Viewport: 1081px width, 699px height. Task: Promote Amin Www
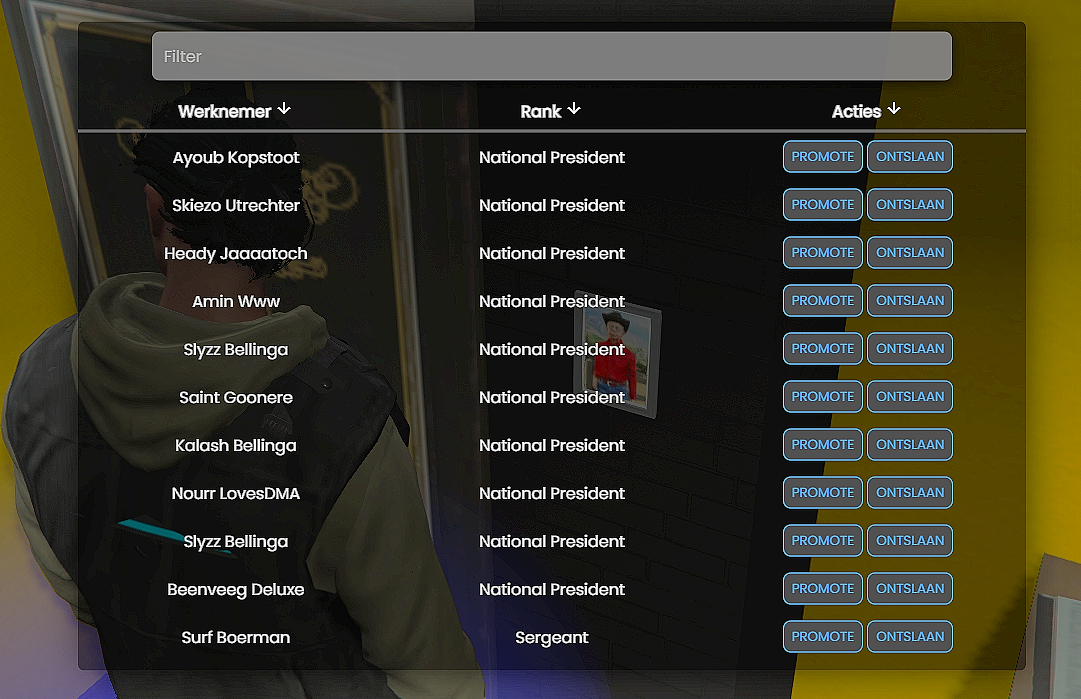(822, 301)
